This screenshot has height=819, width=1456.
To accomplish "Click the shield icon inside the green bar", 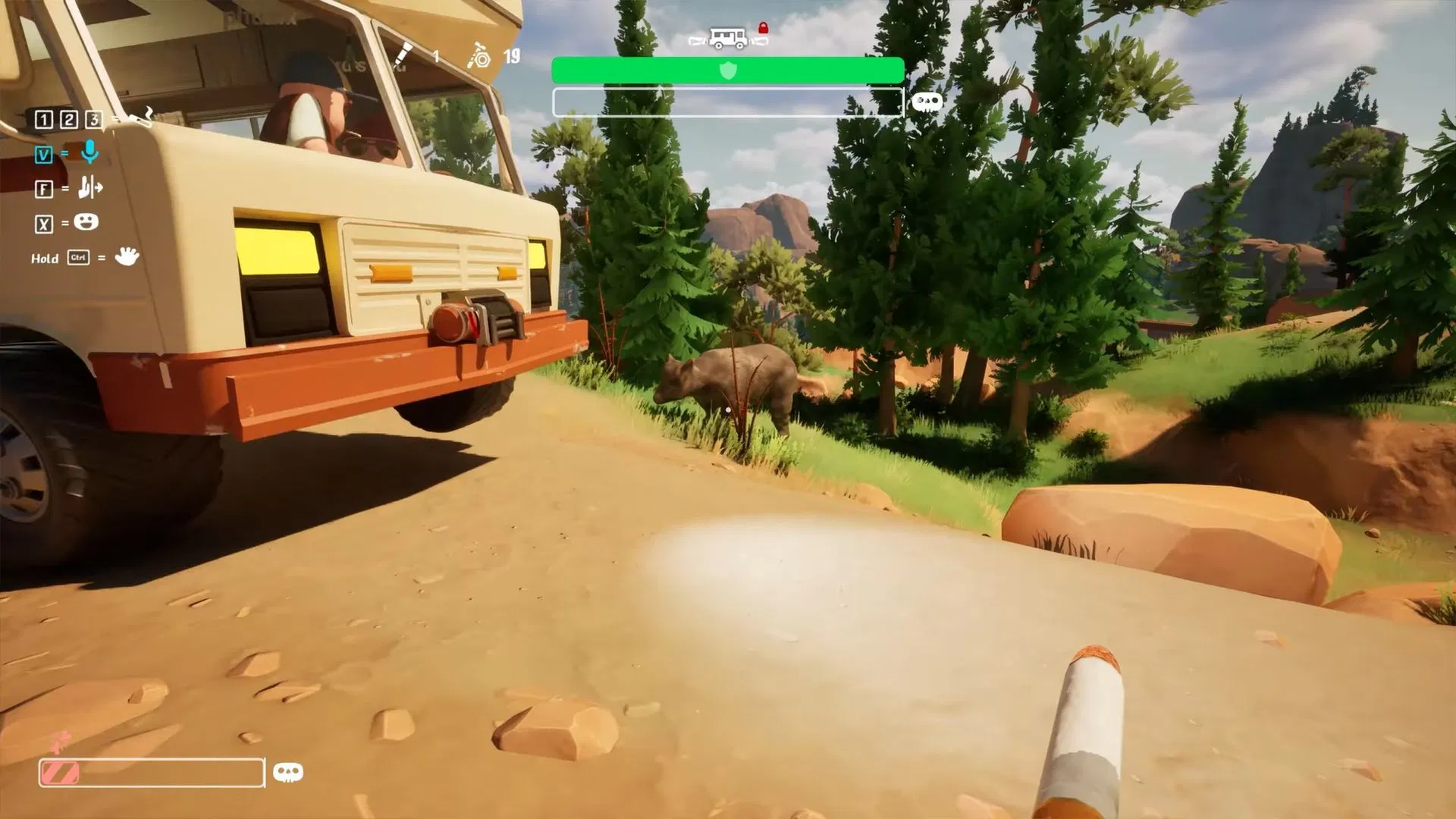I will [728, 70].
